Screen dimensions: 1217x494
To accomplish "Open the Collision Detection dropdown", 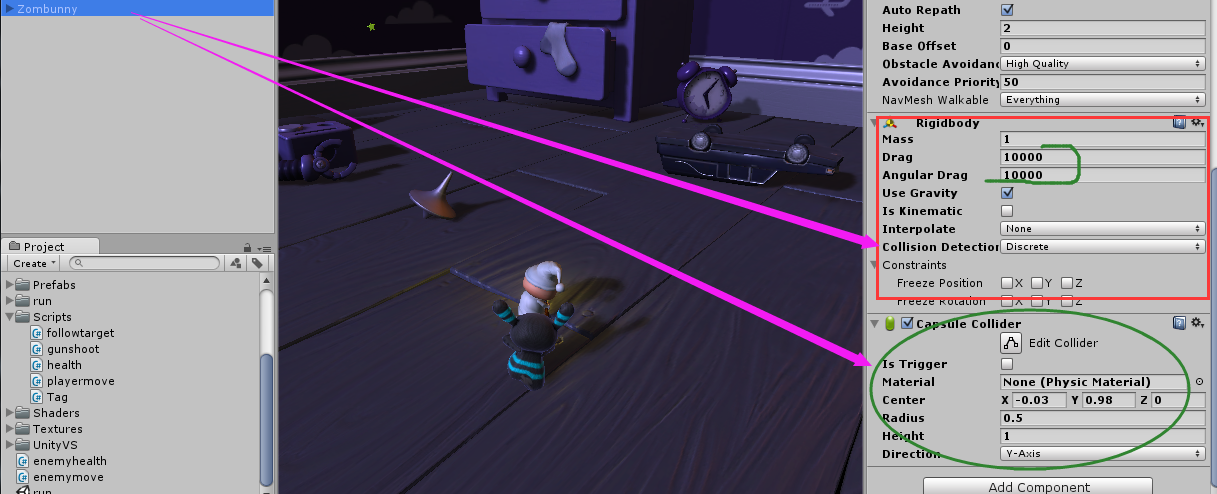I will [x=1102, y=247].
